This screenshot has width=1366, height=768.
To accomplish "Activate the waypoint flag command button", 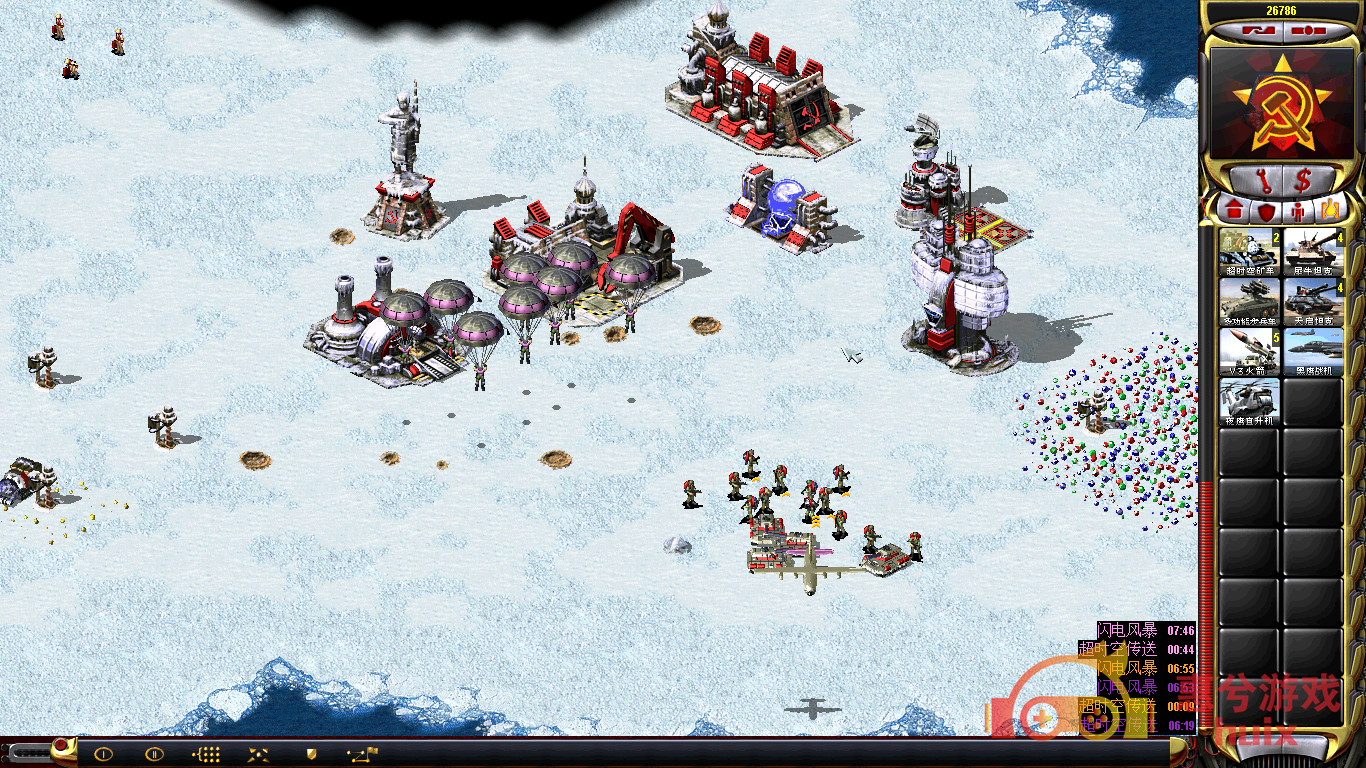I will point(362,754).
